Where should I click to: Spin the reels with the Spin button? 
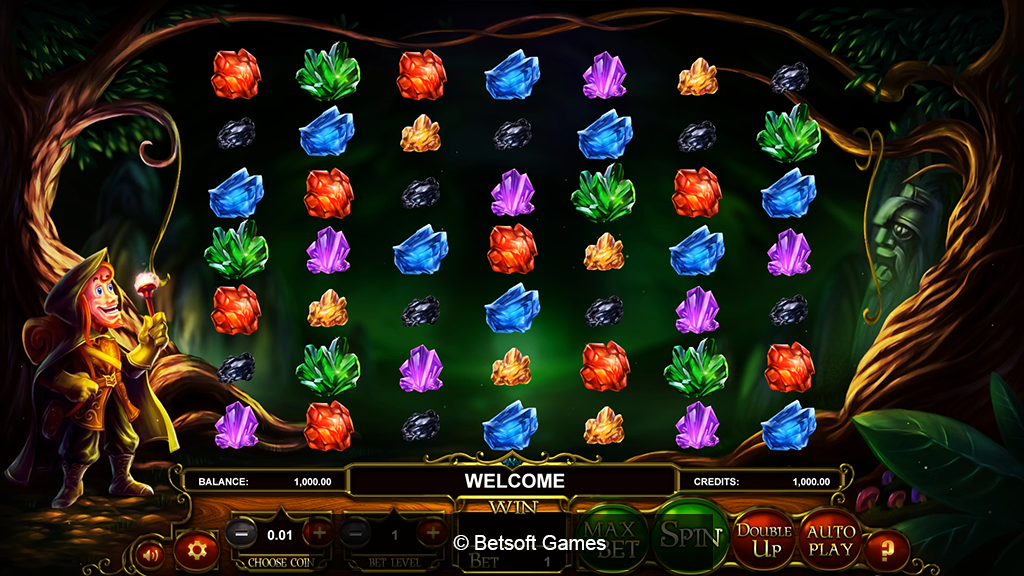pos(690,536)
